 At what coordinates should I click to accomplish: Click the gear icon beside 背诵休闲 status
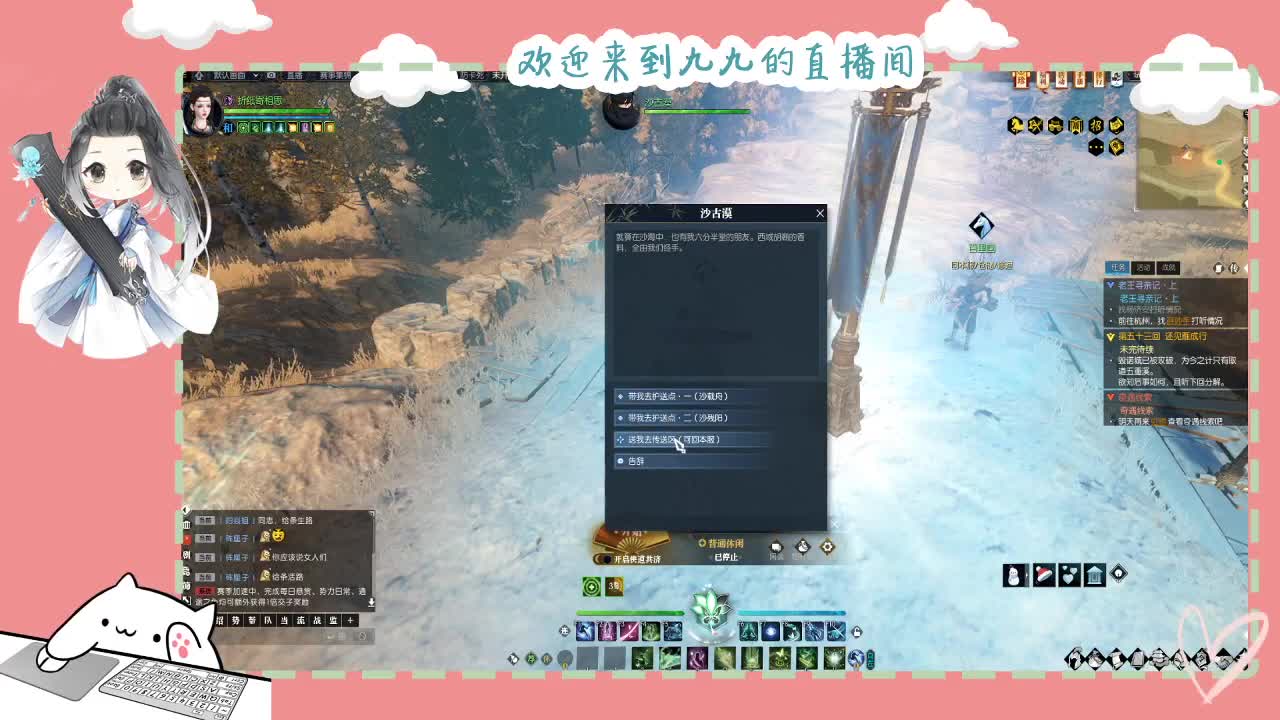tap(826, 546)
